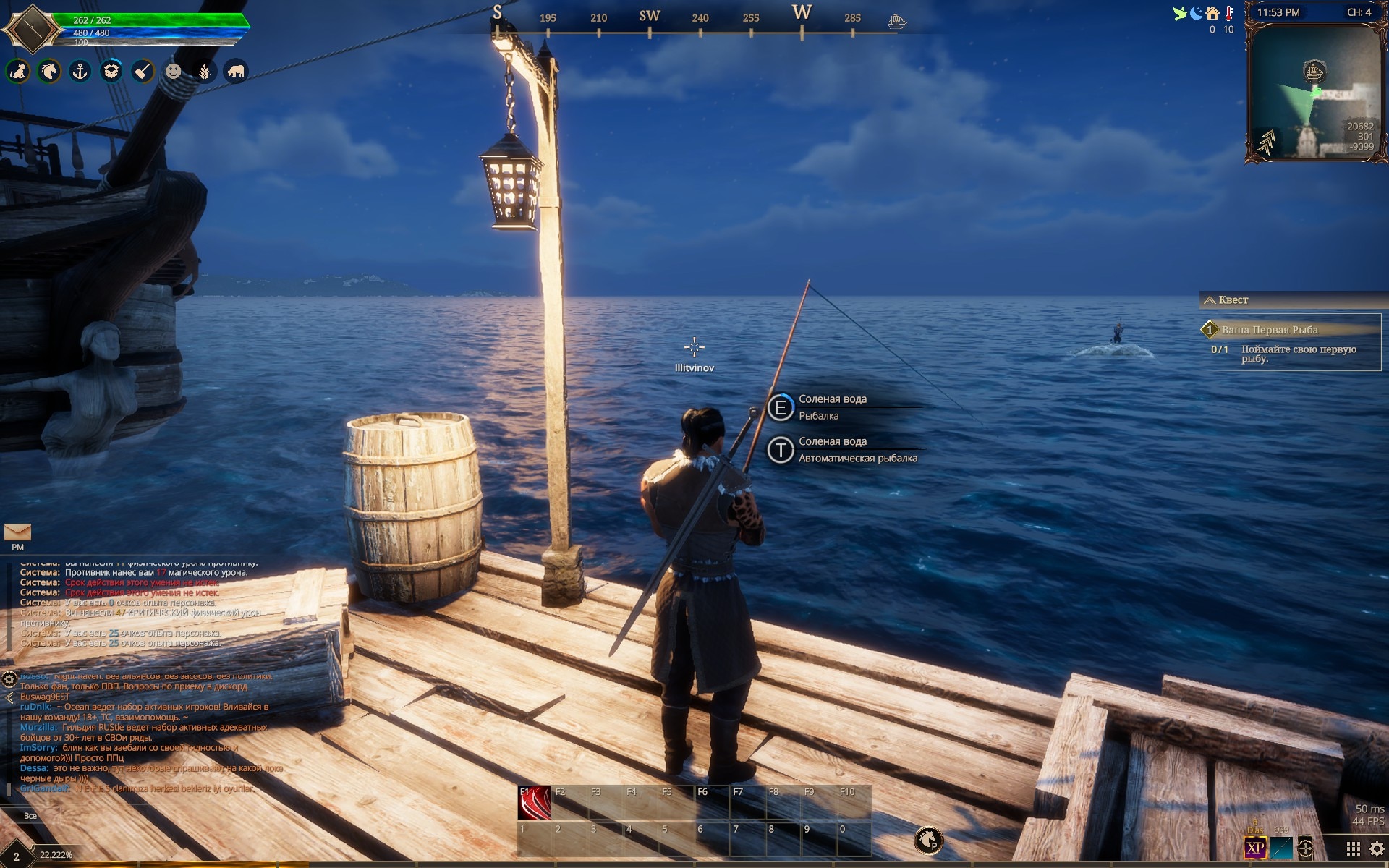Open the game settings gear icon
Viewport: 1389px width, 868px height.
1377,848
